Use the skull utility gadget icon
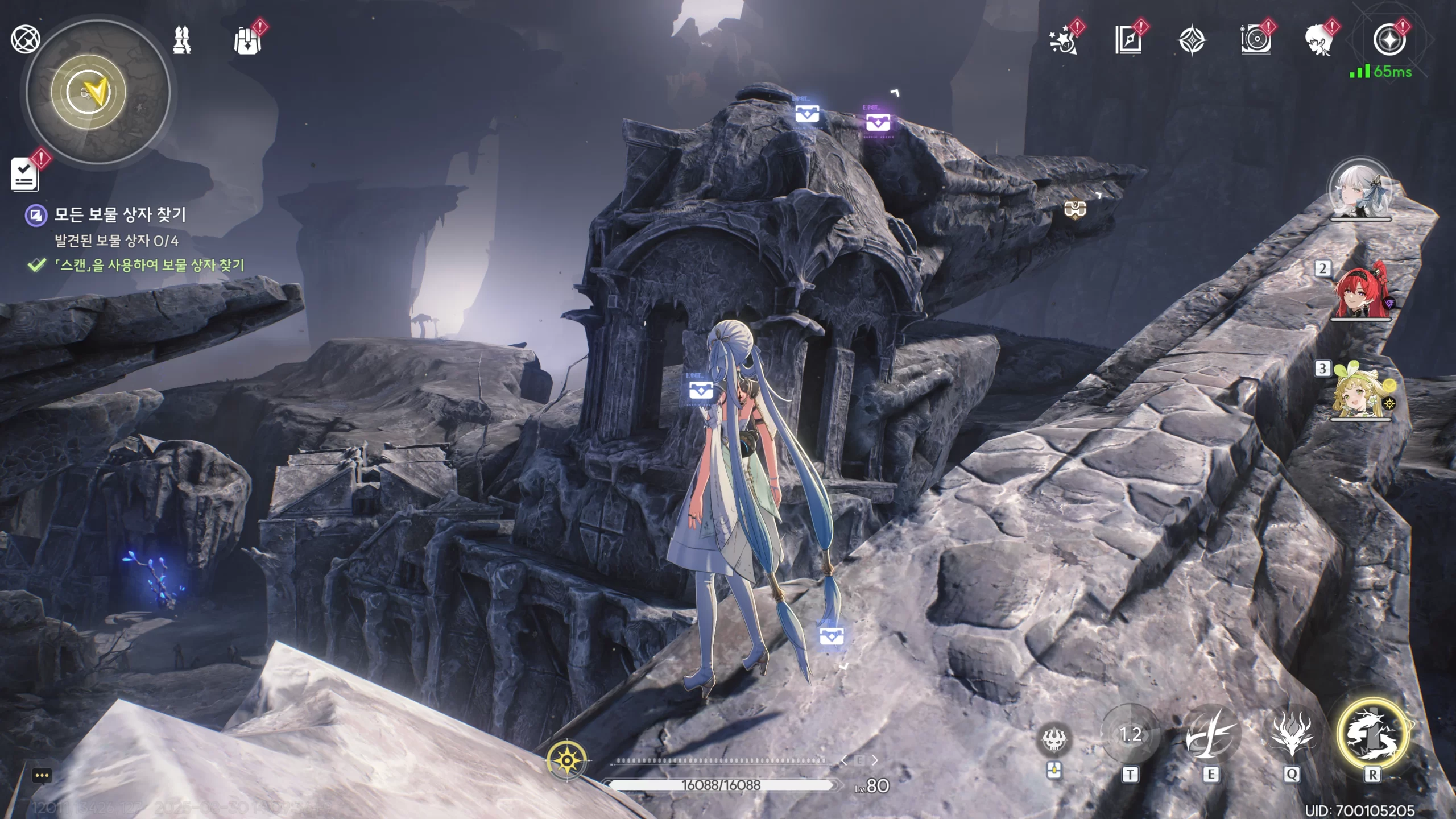 (x=1054, y=739)
